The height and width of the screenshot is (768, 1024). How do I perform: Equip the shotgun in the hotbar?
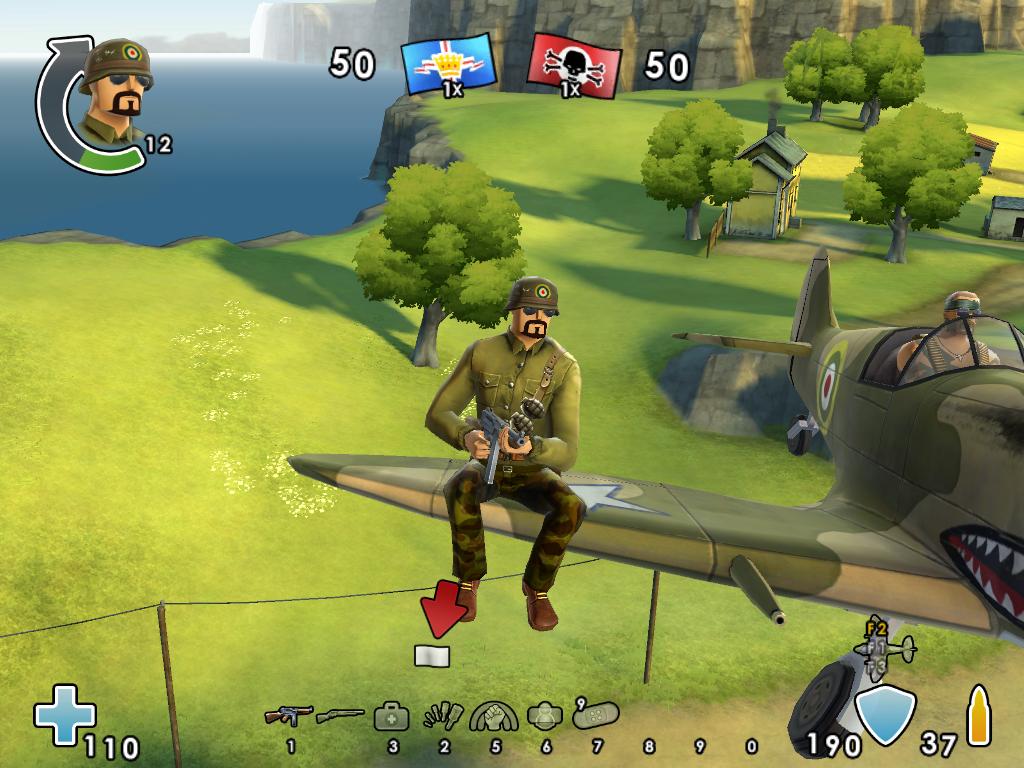(x=340, y=716)
